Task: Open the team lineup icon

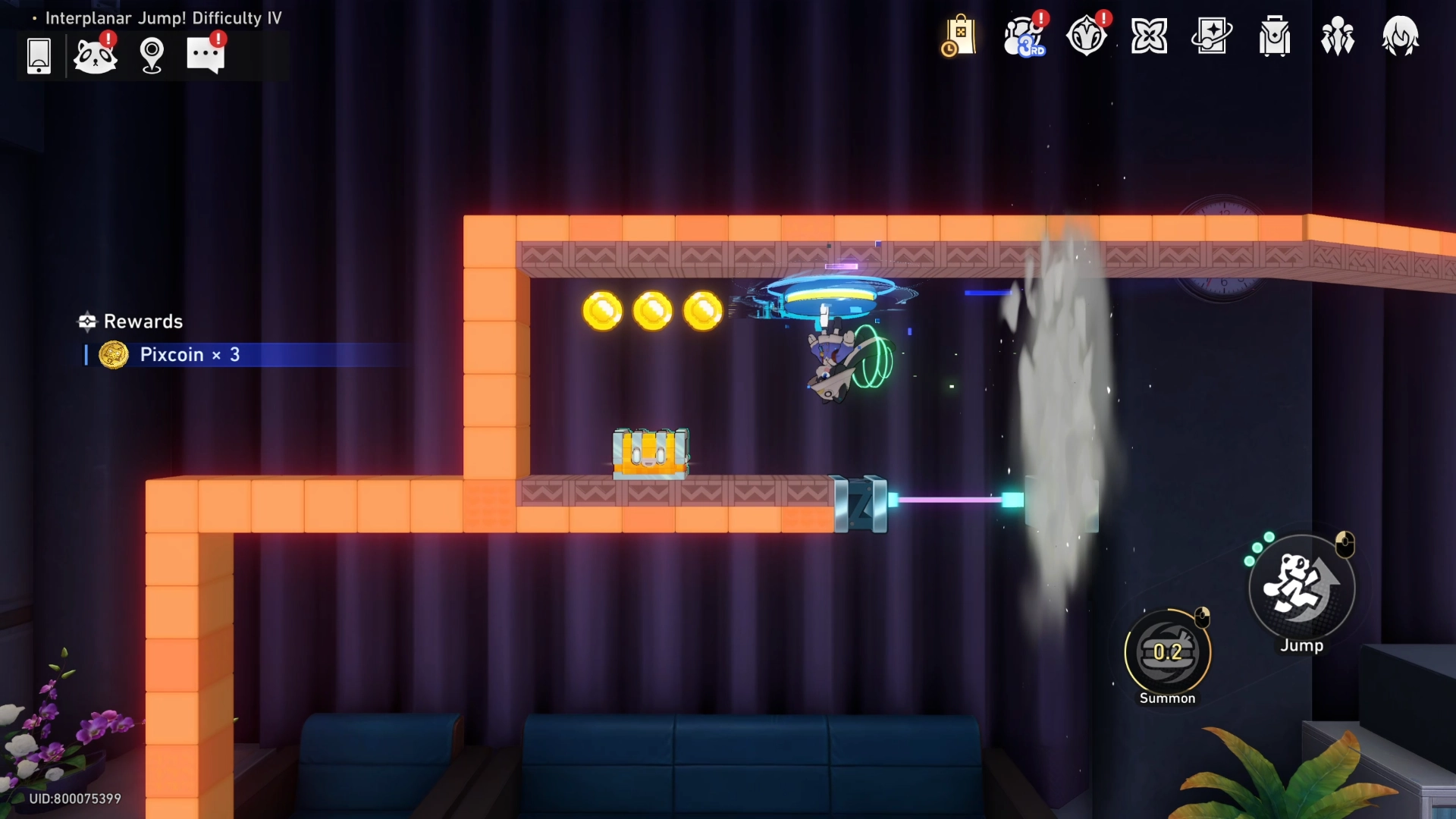Action: pyautogui.click(x=1338, y=36)
